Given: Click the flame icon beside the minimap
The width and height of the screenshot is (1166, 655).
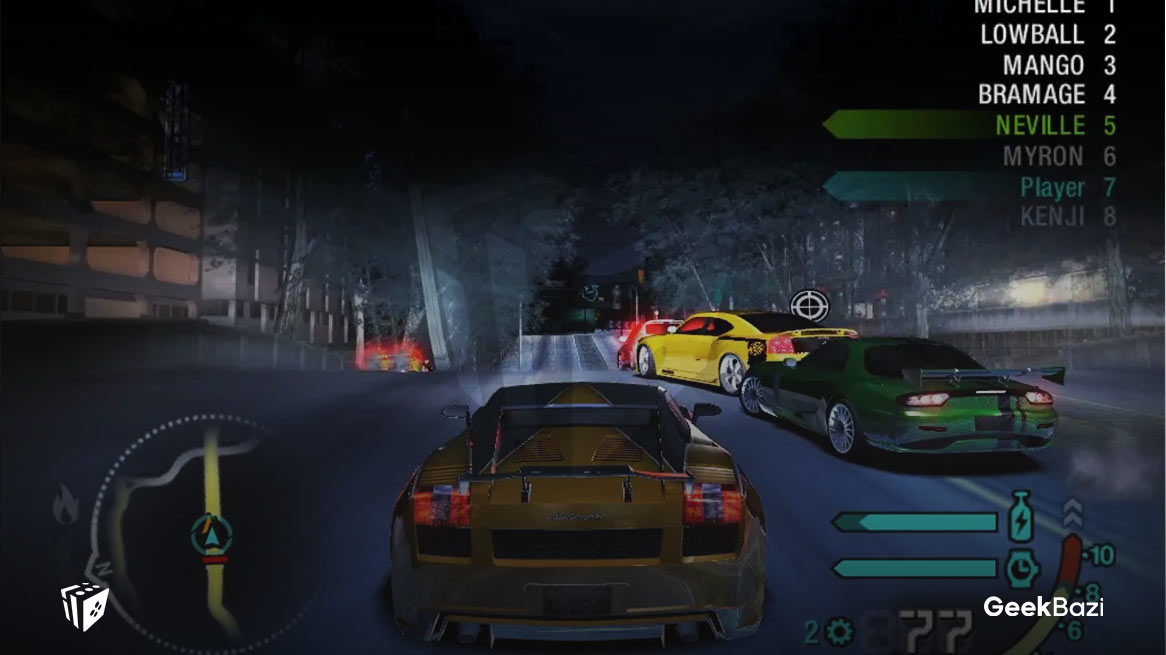Looking at the screenshot, I should (66, 505).
